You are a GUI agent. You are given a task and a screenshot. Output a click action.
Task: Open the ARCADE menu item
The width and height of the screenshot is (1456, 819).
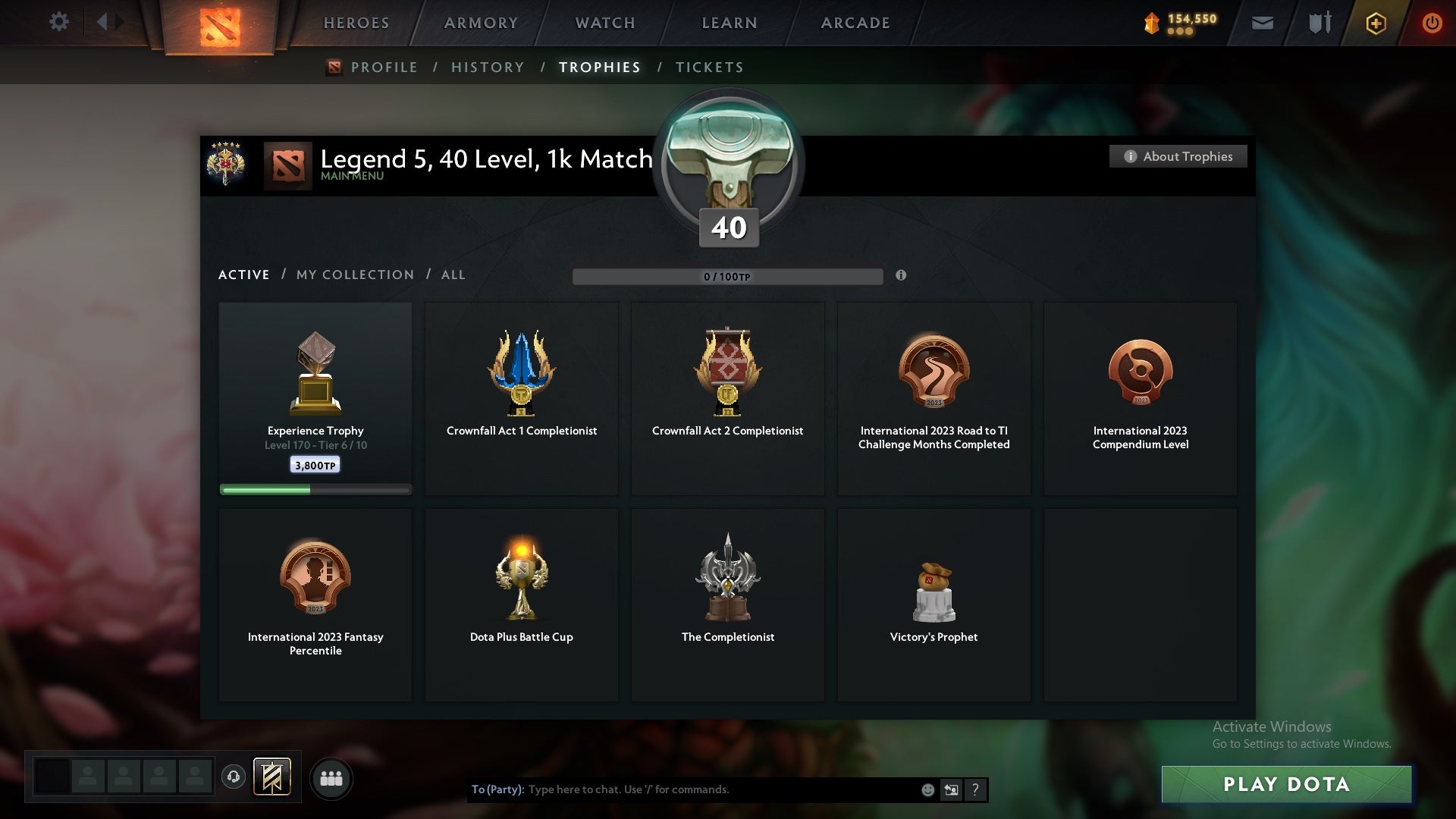pyautogui.click(x=854, y=23)
